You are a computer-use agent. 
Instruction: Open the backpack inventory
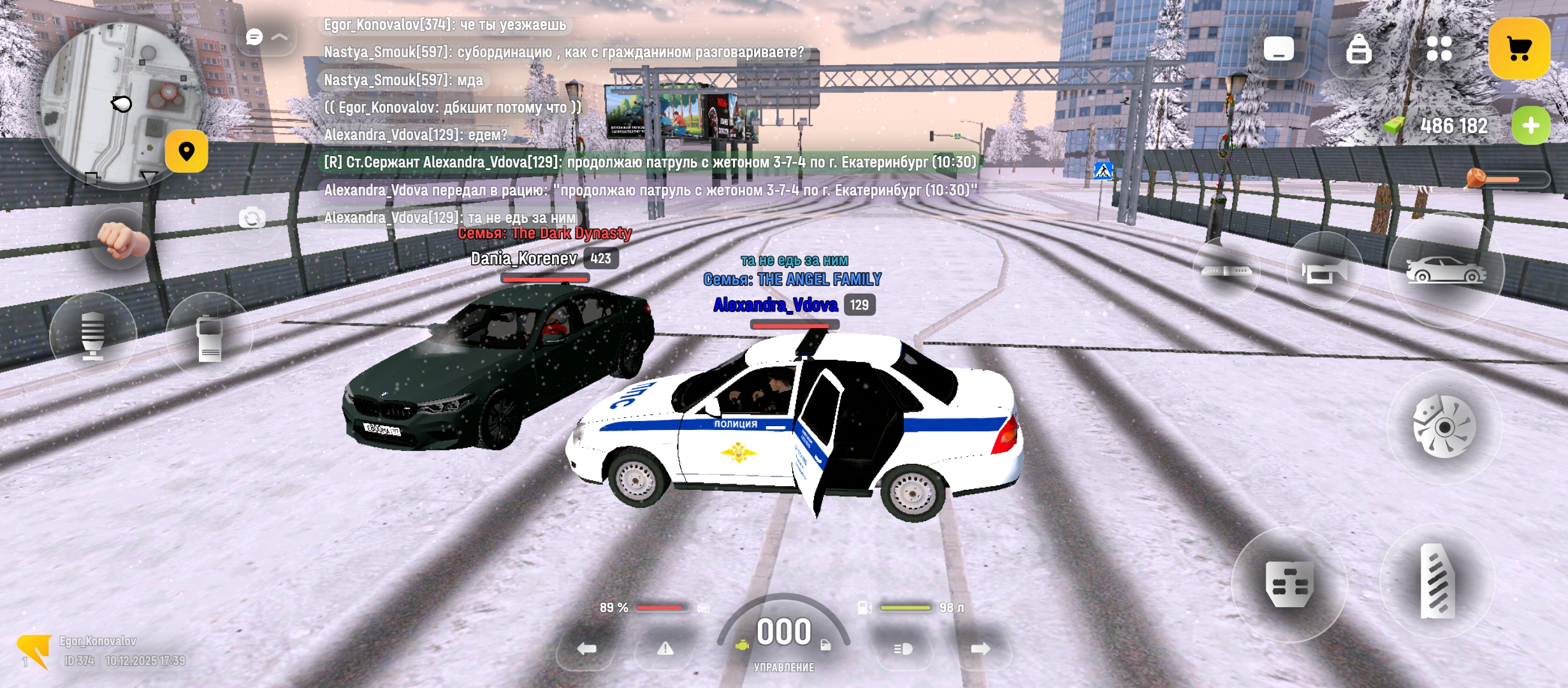coord(1358,49)
